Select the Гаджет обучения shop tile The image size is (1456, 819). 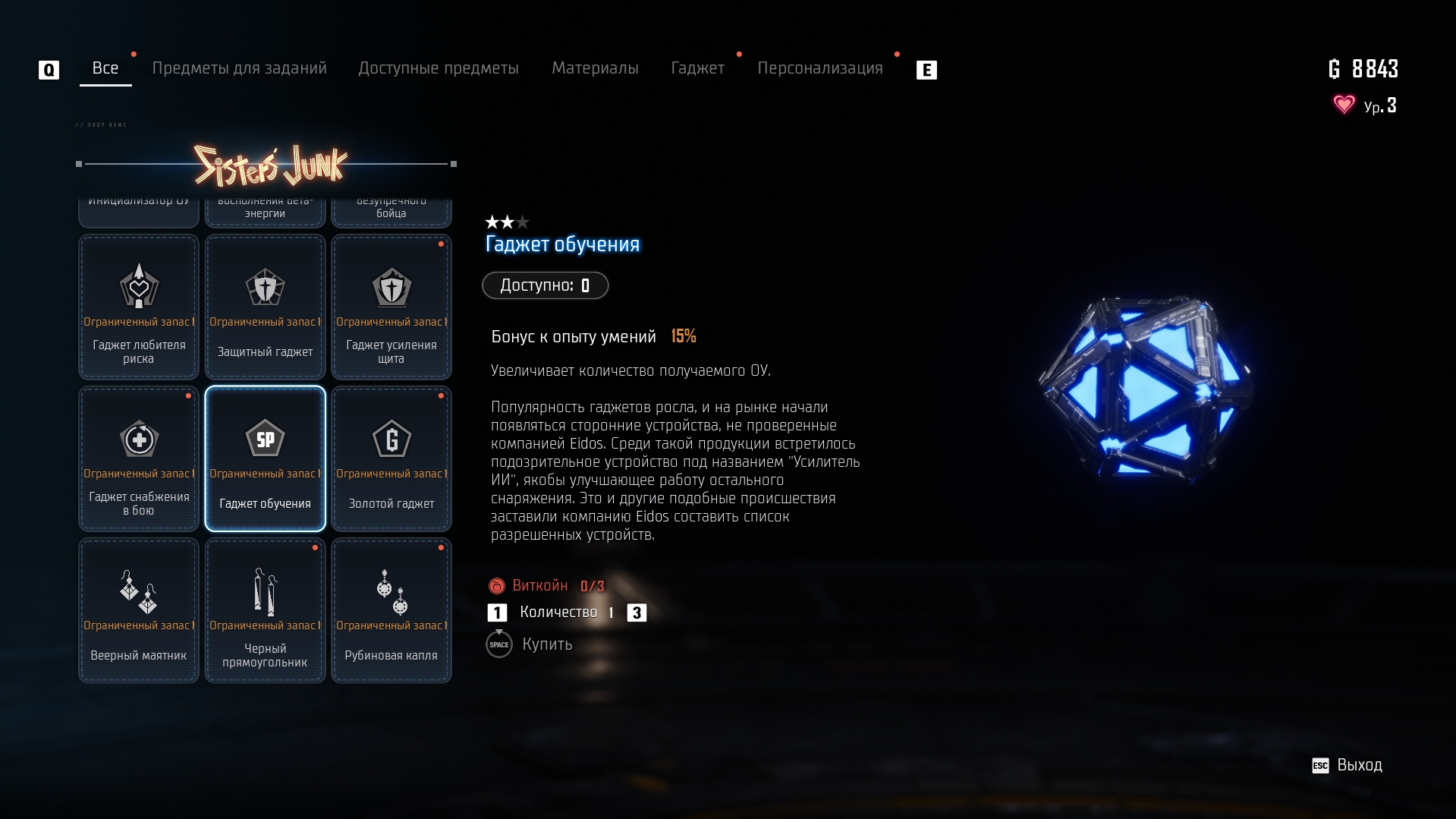265,458
